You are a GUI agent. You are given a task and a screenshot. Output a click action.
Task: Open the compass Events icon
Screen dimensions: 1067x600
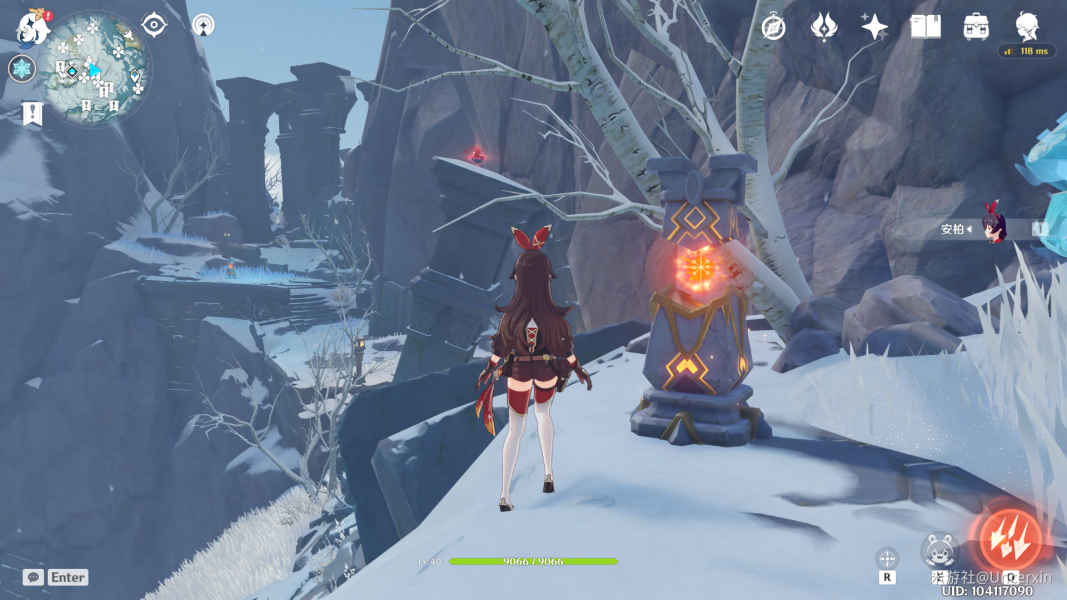point(773,27)
